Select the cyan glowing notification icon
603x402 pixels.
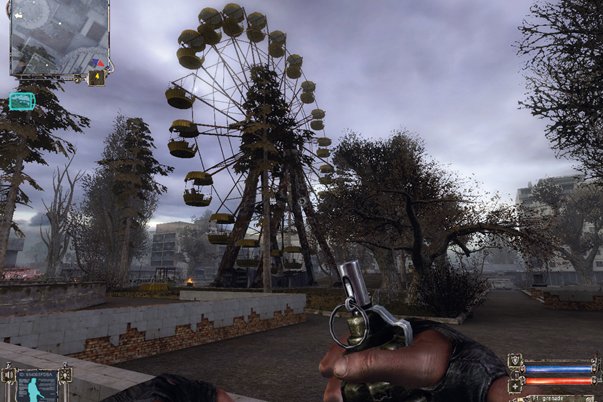click(x=21, y=101)
